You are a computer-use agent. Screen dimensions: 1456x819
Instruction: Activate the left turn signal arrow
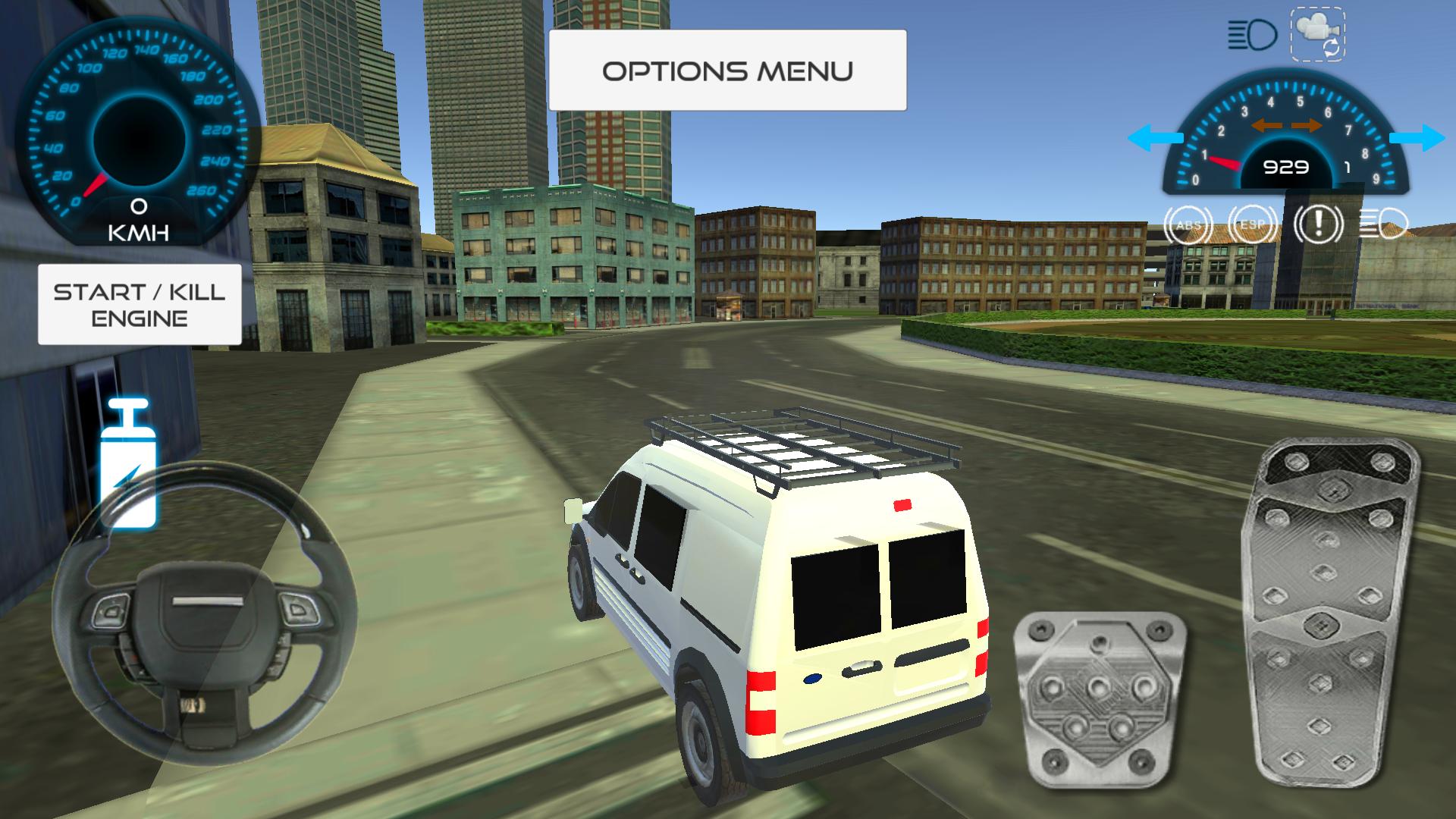[x=1155, y=138]
